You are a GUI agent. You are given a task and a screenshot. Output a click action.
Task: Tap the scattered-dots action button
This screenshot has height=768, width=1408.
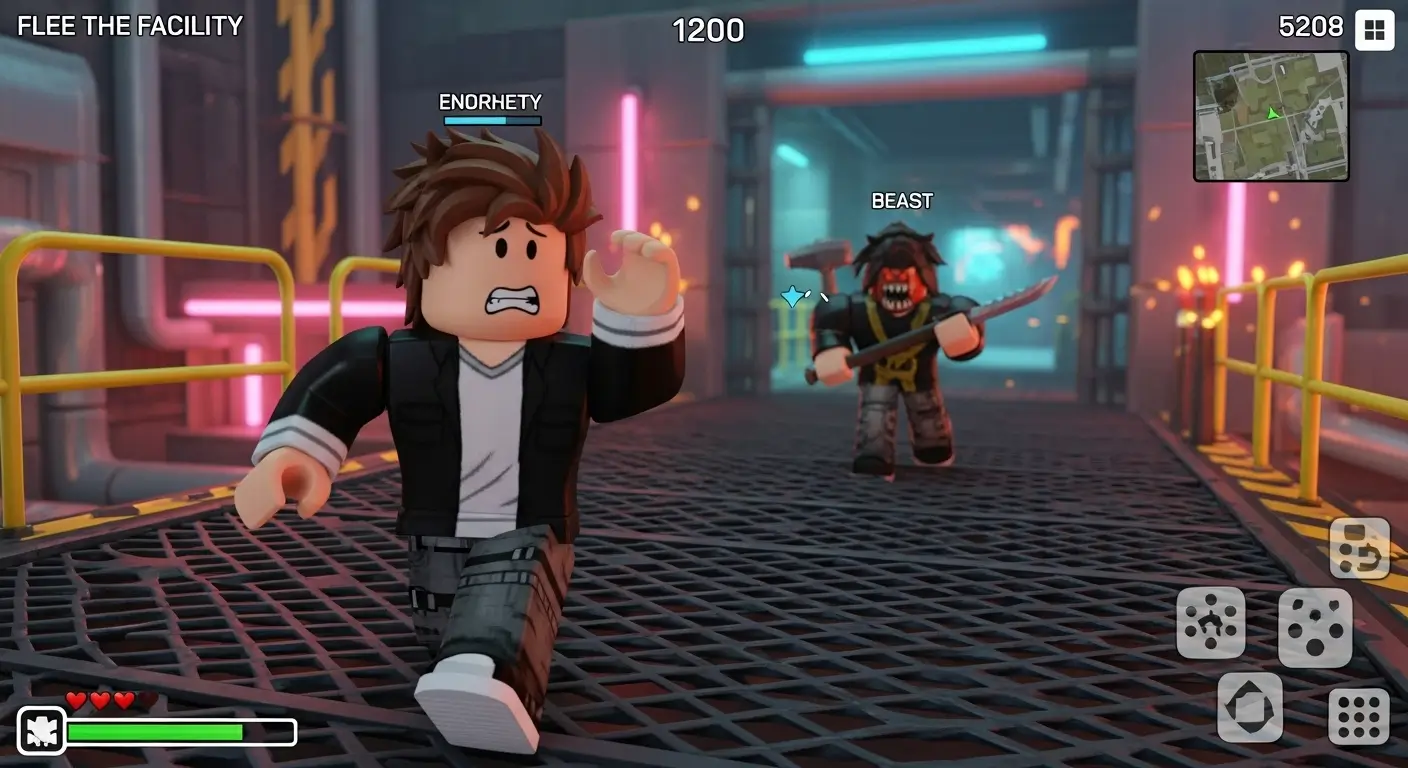1315,627
